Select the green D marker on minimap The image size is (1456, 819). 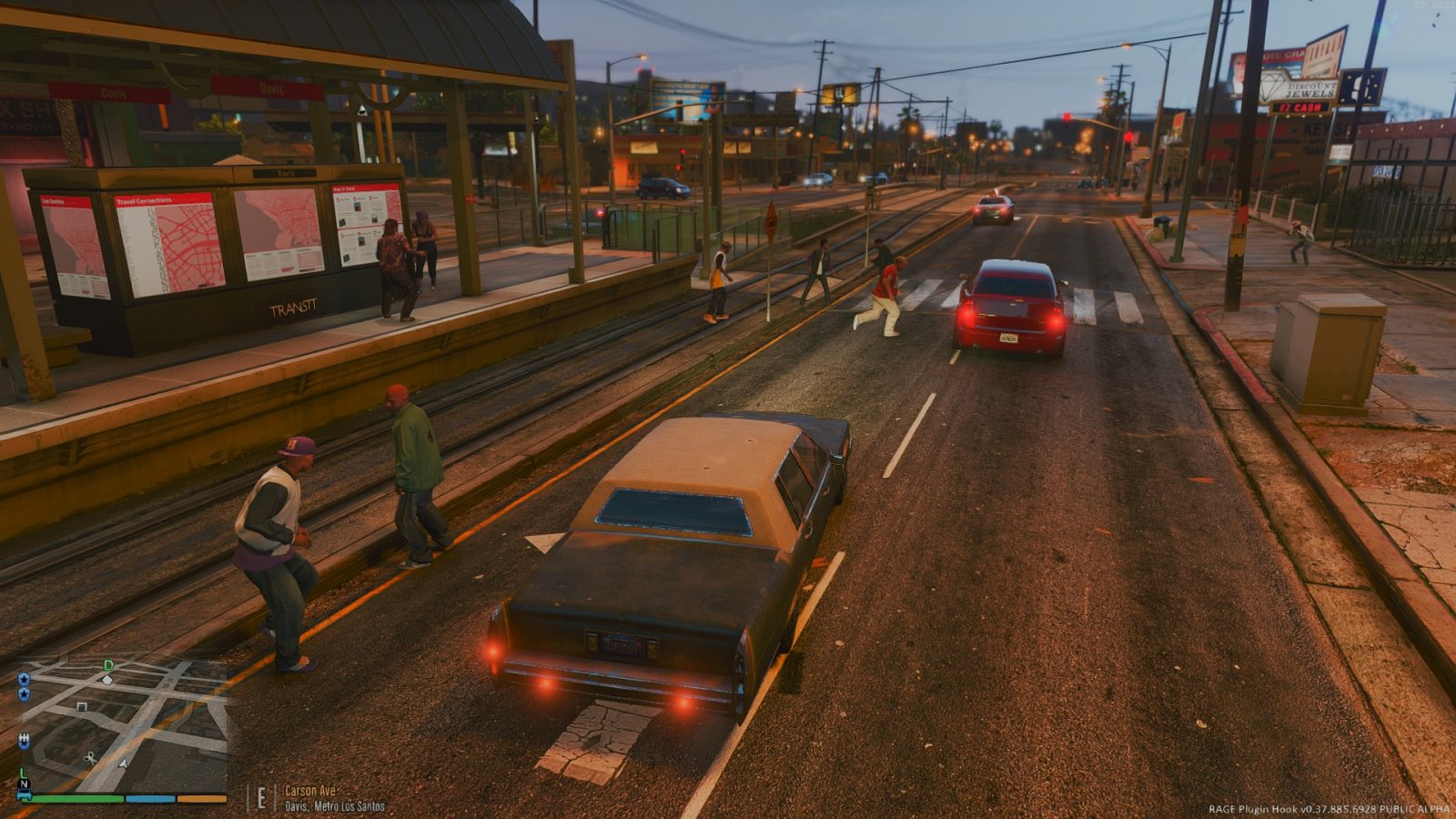108,666
